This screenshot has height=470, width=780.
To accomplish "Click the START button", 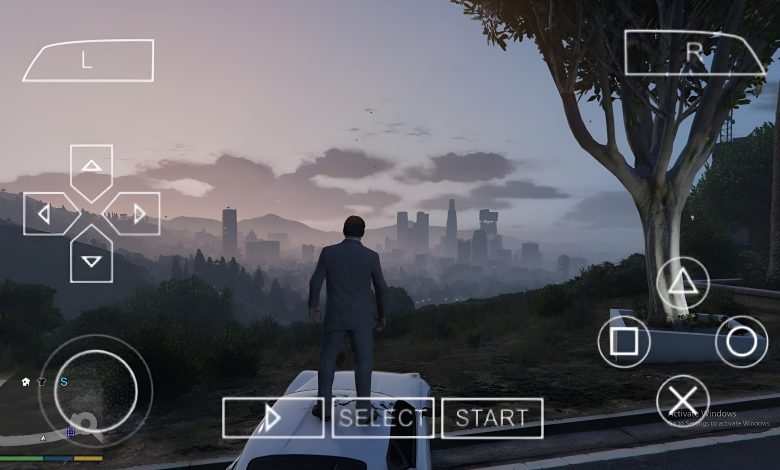I will (492, 418).
